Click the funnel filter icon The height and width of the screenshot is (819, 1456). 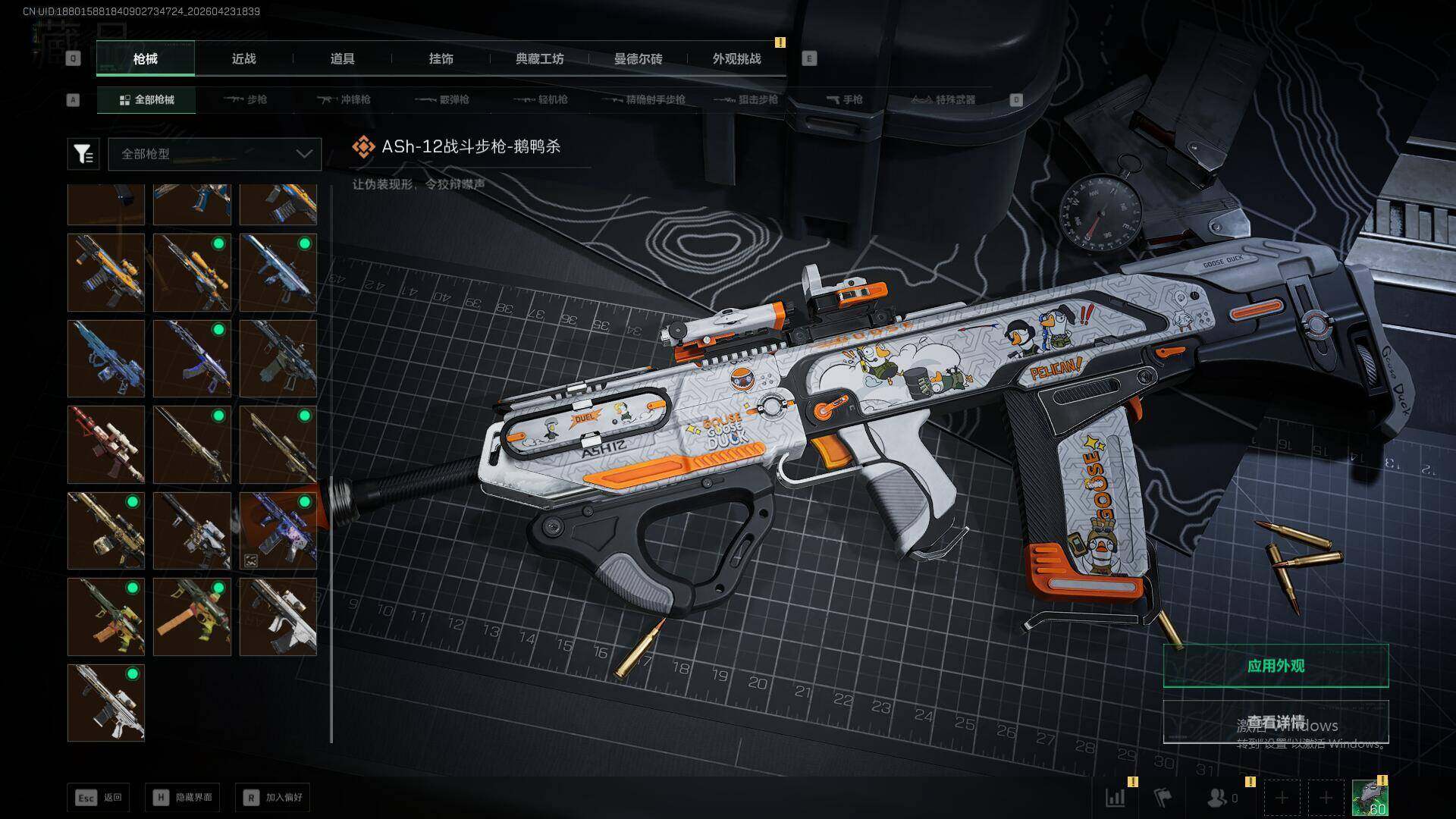[x=83, y=154]
